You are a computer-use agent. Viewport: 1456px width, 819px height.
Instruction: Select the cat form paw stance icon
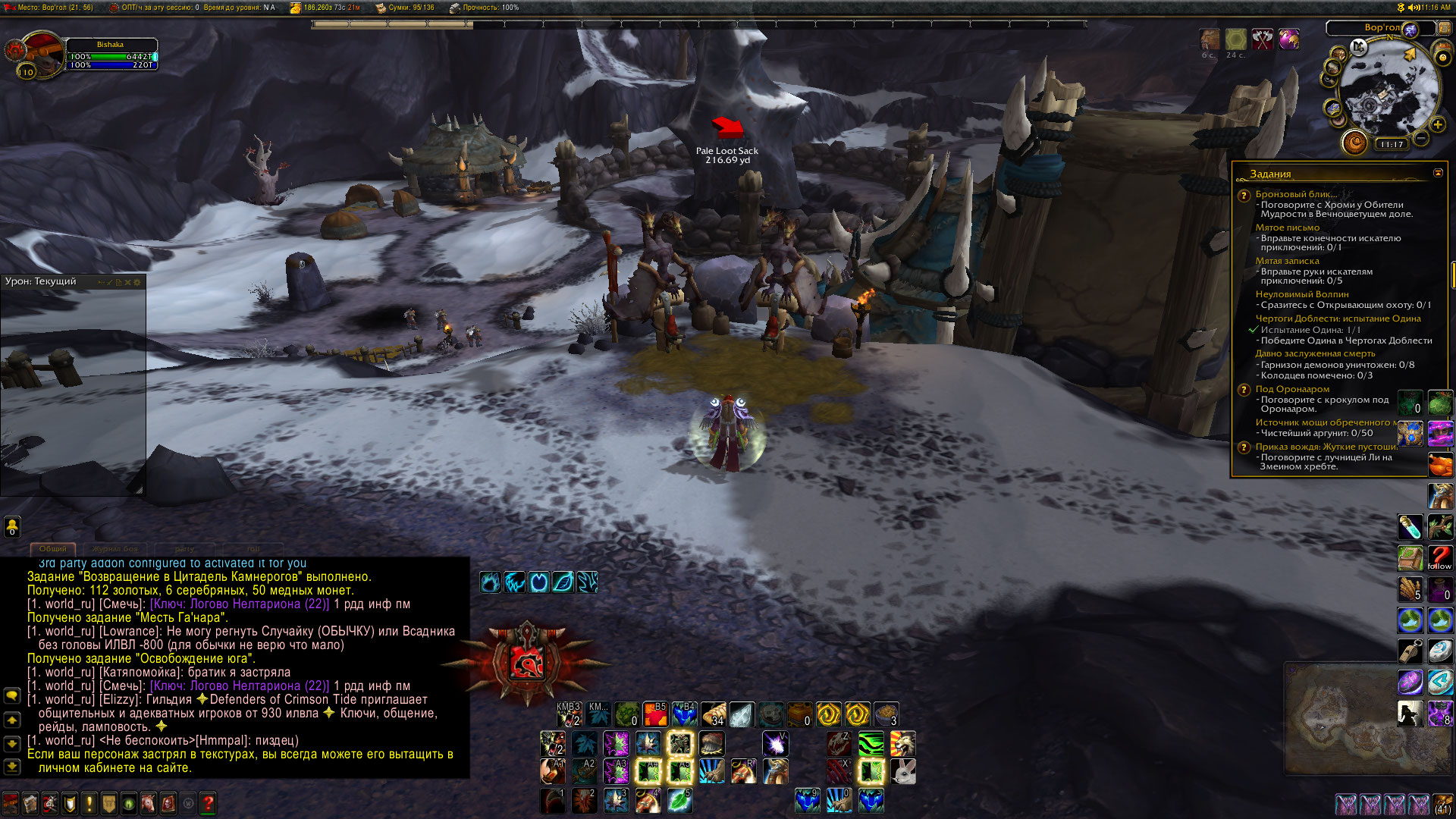(x=514, y=582)
